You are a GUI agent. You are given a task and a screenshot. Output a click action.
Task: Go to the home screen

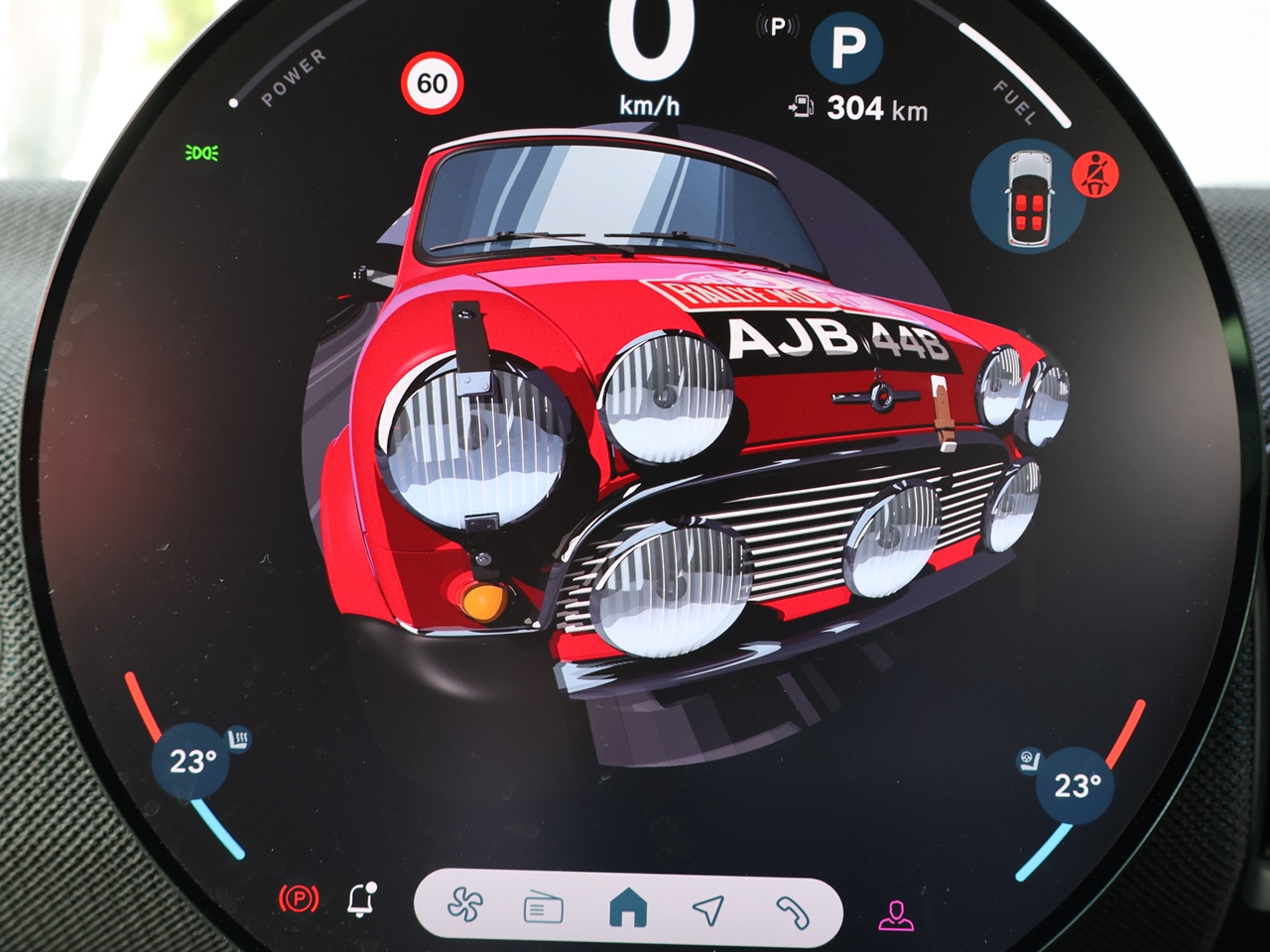point(627,907)
